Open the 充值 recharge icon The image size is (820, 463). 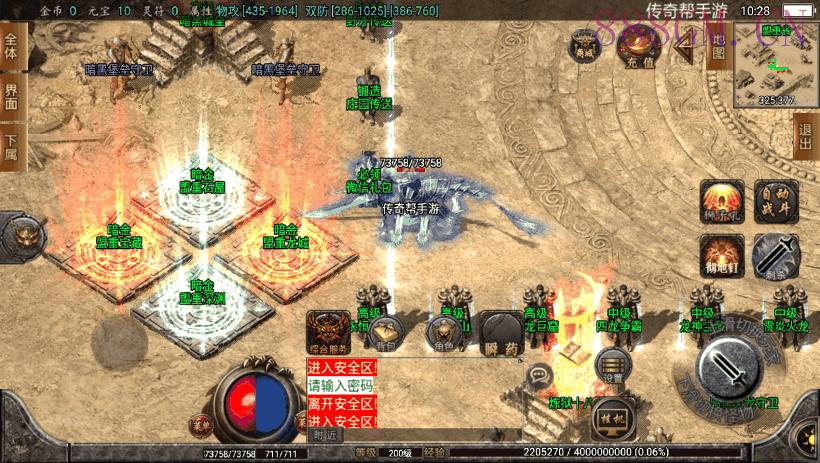pos(636,45)
